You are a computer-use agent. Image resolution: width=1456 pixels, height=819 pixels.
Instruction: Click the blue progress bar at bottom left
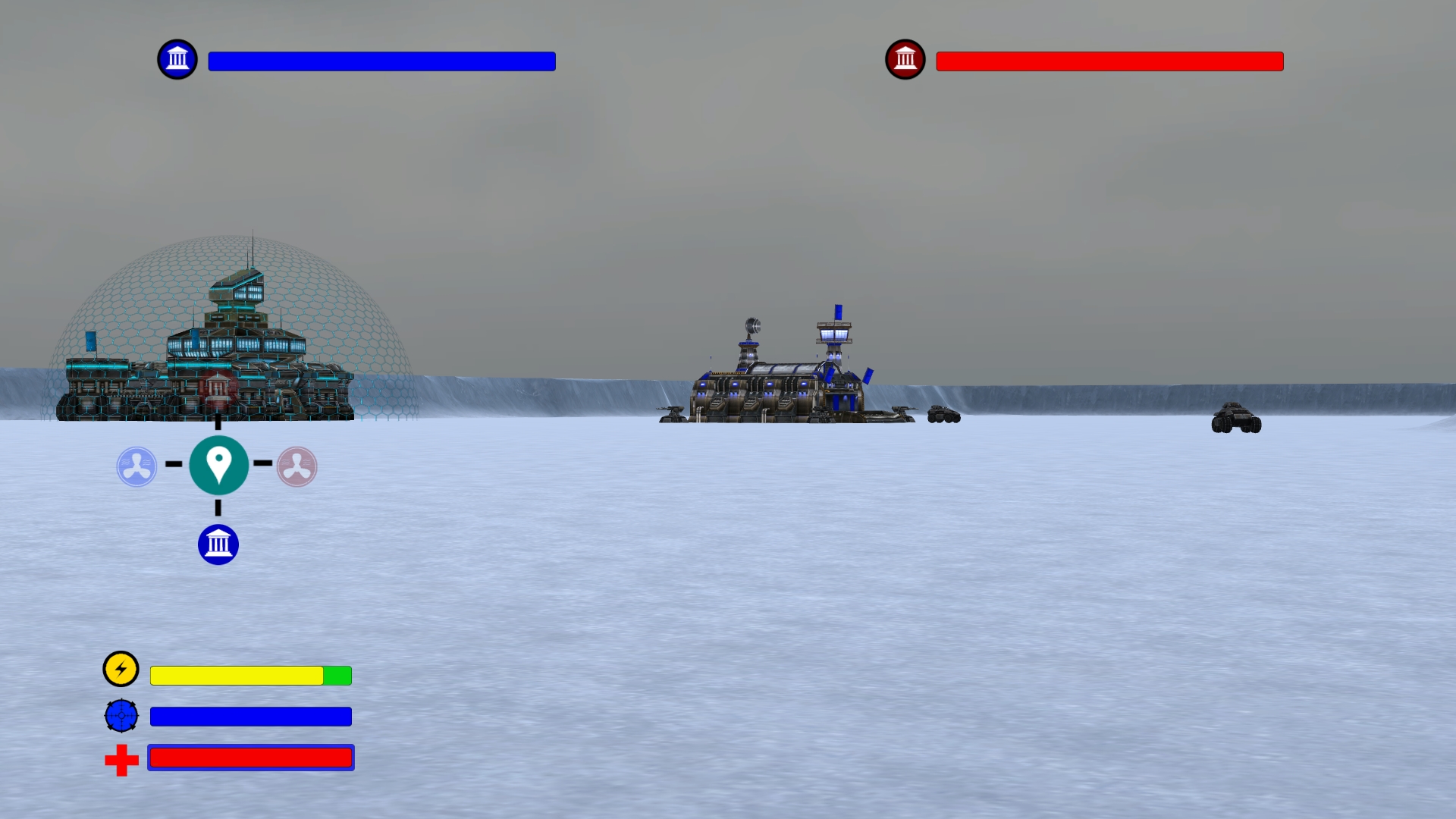(x=250, y=716)
